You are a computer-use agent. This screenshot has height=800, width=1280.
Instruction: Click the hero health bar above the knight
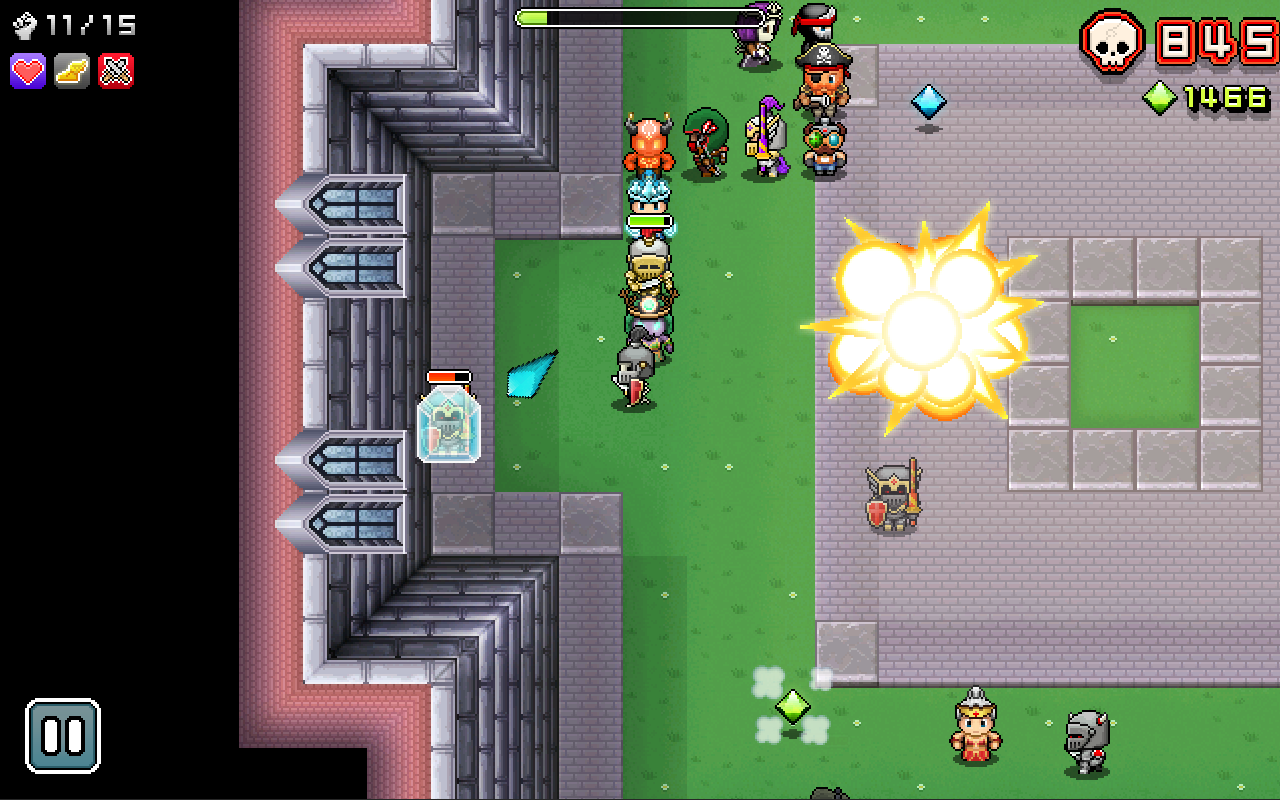[x=648, y=222]
